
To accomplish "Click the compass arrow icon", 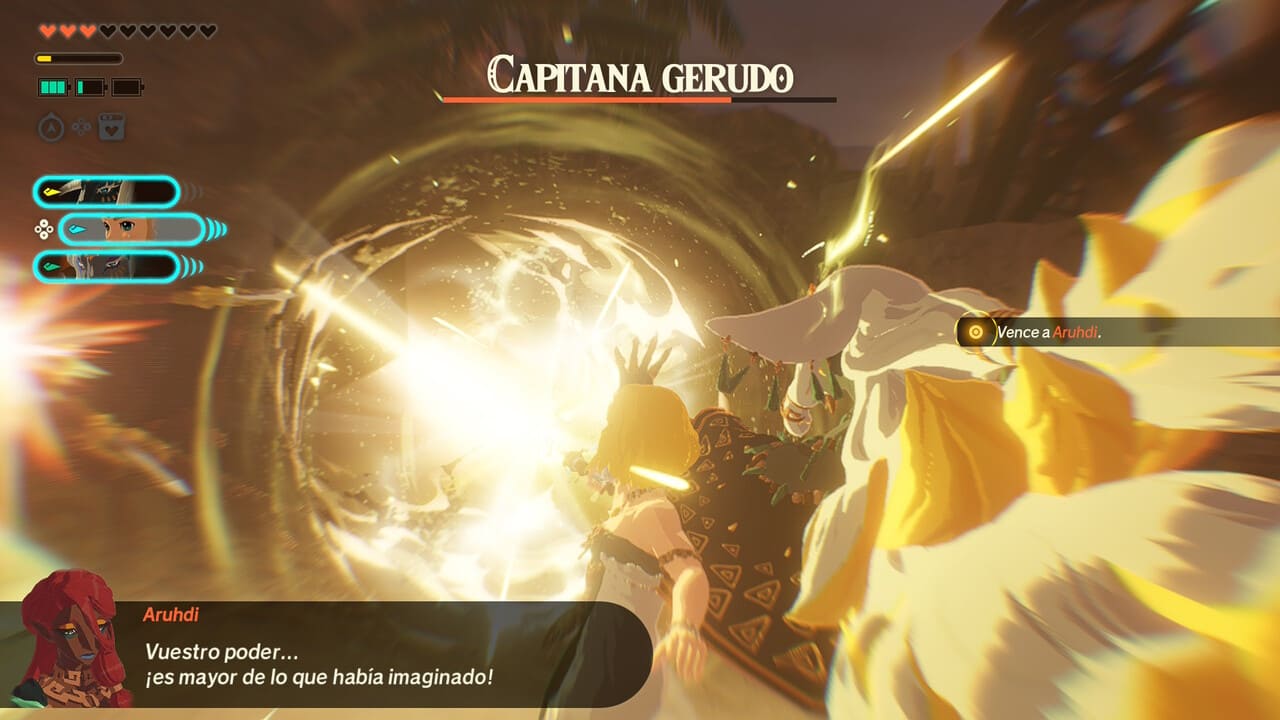I will 51,127.
